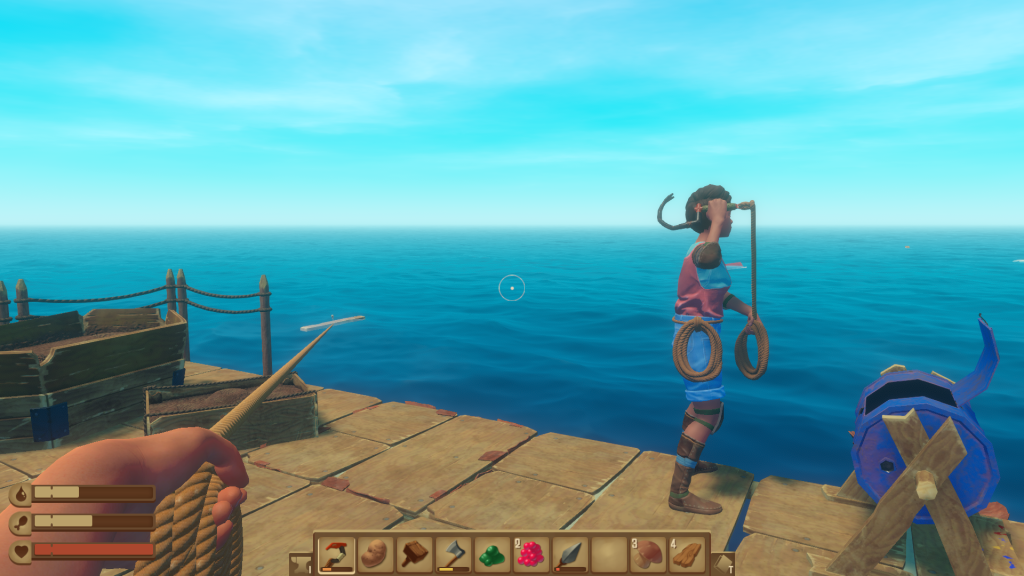The height and width of the screenshot is (576, 1024).
Task: Equip the building hammer from the hotbar
Action: tap(414, 554)
